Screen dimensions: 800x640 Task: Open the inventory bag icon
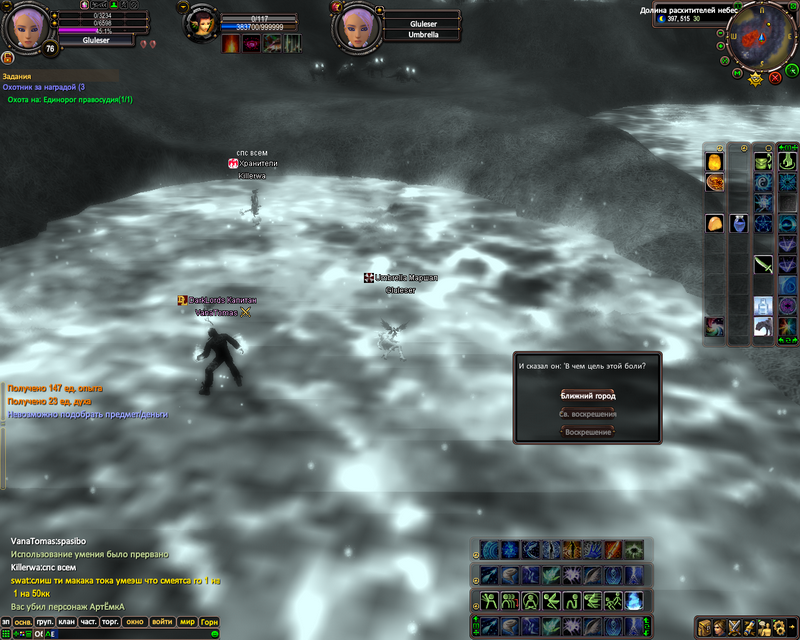(705, 627)
